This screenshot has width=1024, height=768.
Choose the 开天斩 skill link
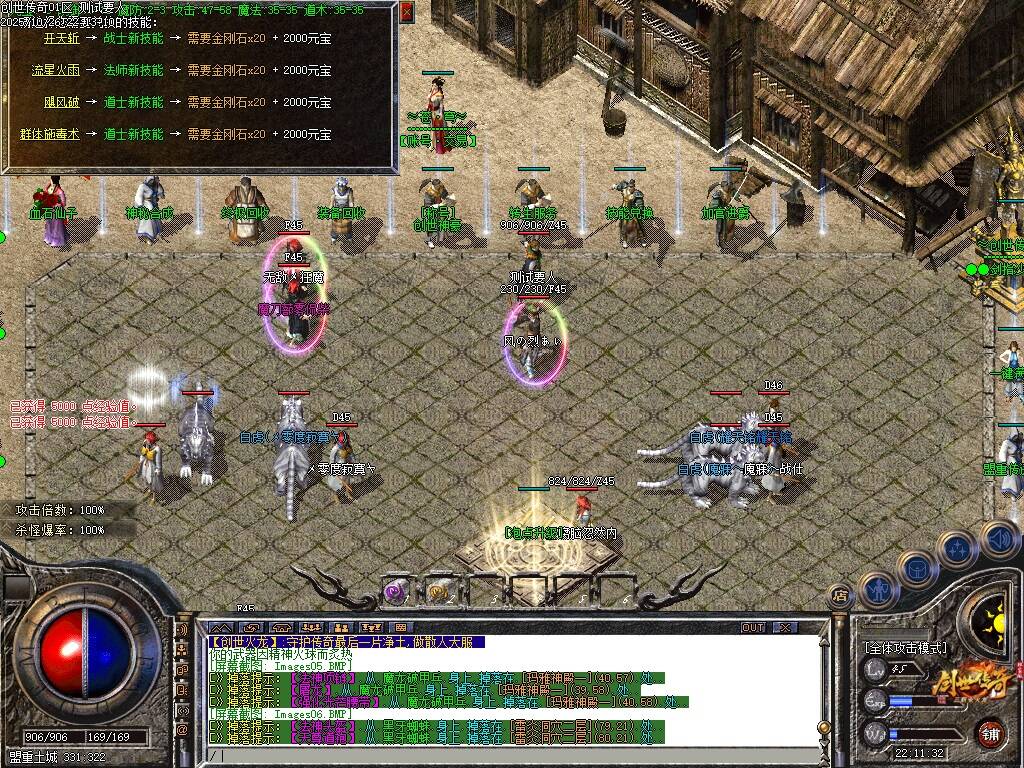[x=61, y=38]
